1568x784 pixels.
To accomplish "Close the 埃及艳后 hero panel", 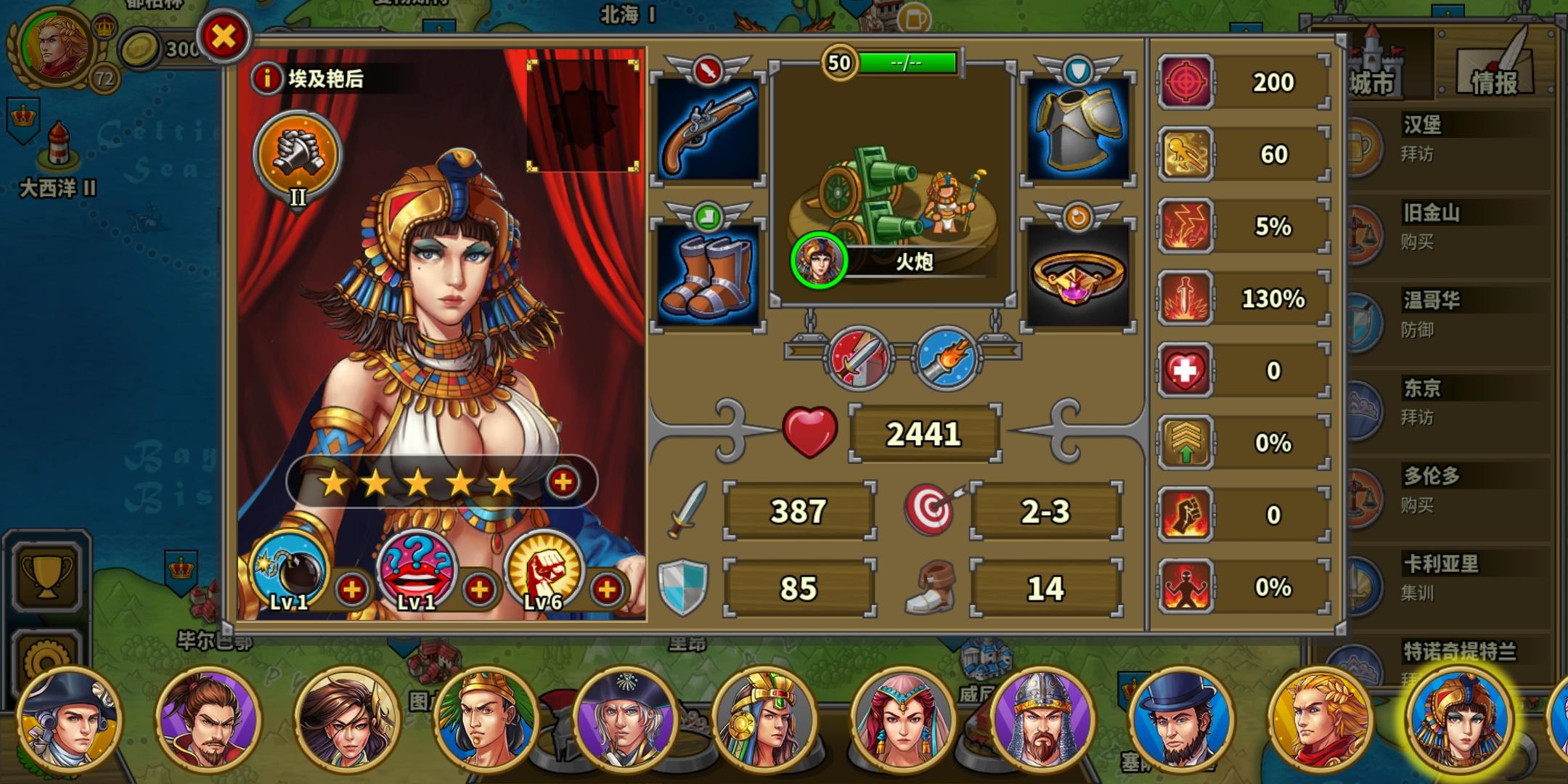I will click(224, 35).
